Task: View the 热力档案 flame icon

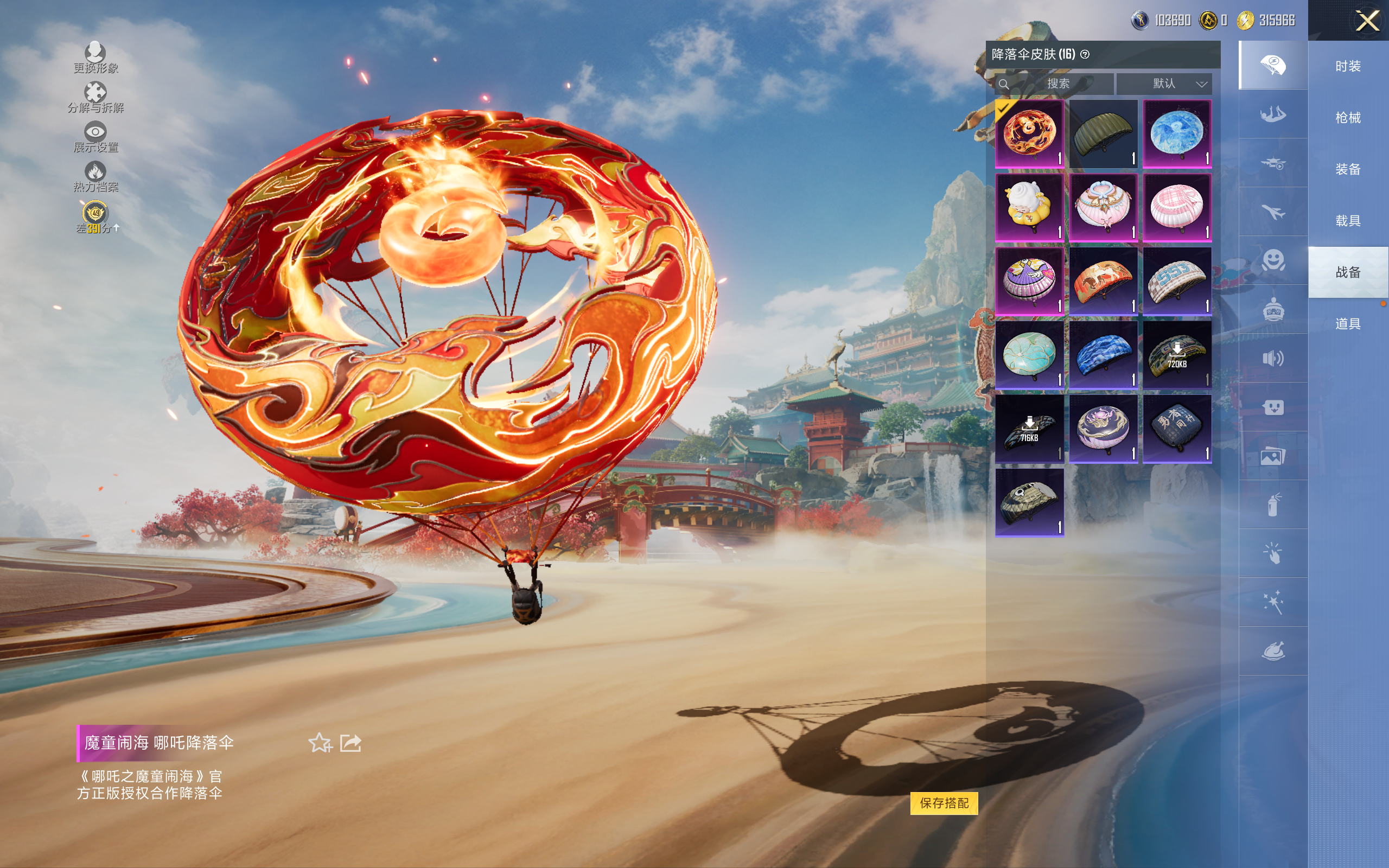Action: click(x=95, y=176)
